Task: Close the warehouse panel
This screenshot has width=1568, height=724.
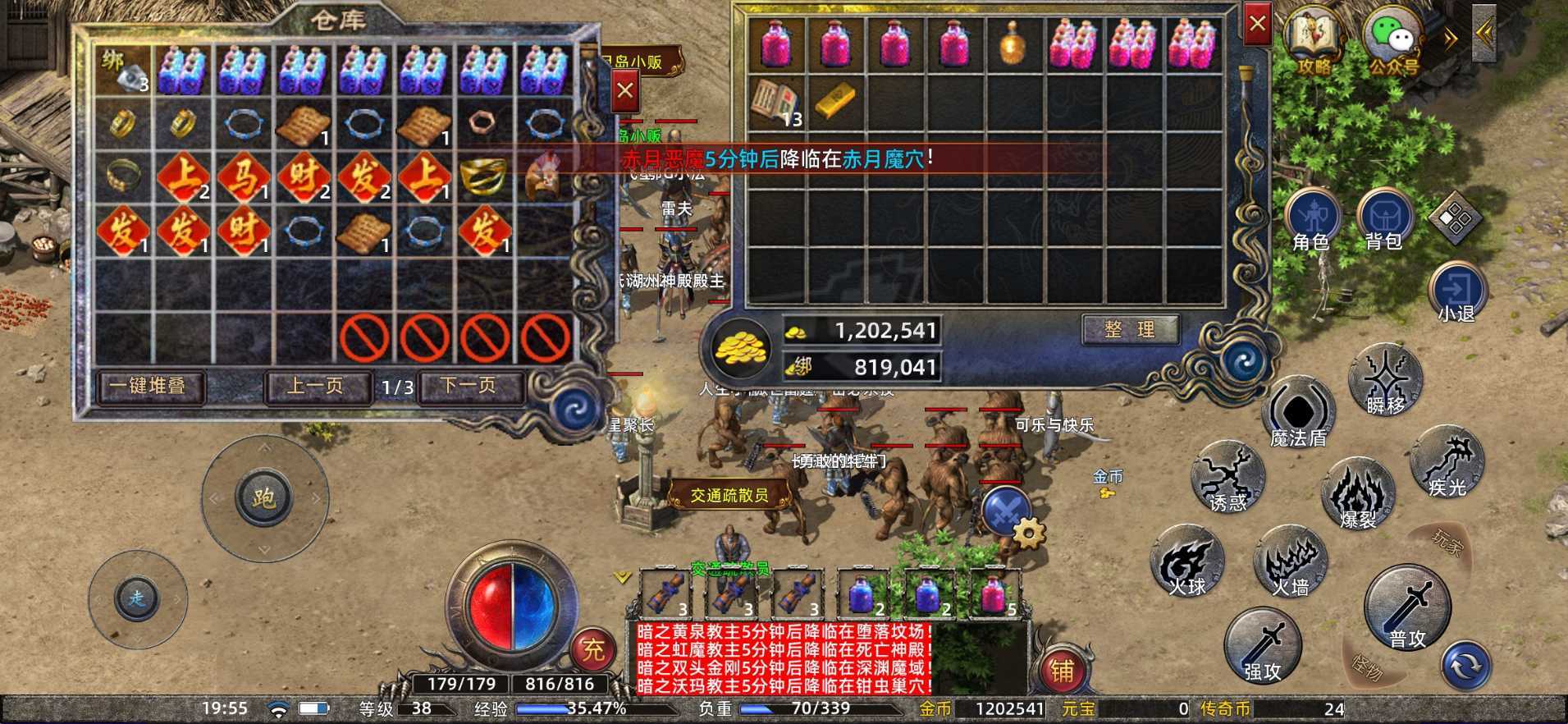Action: tap(625, 90)
